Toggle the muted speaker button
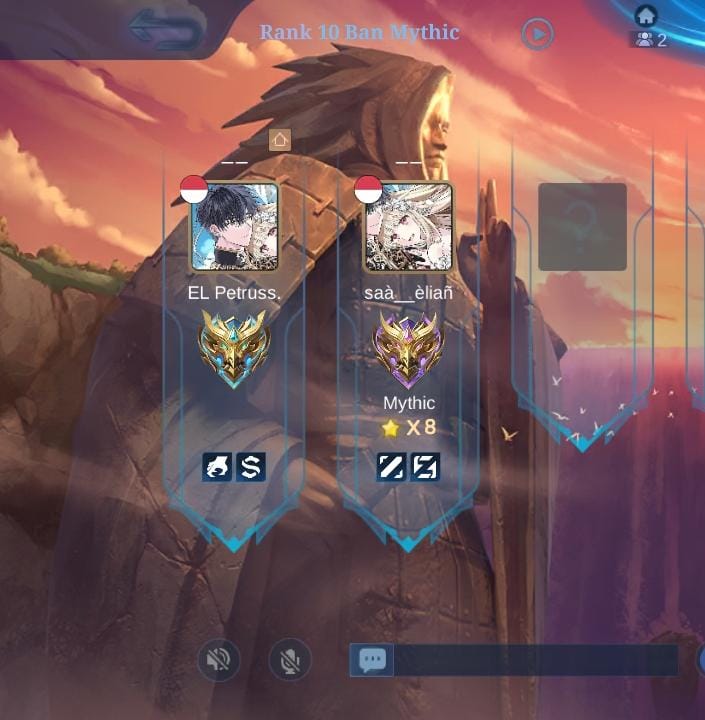Viewport: 705px width, 720px height. coord(218,660)
